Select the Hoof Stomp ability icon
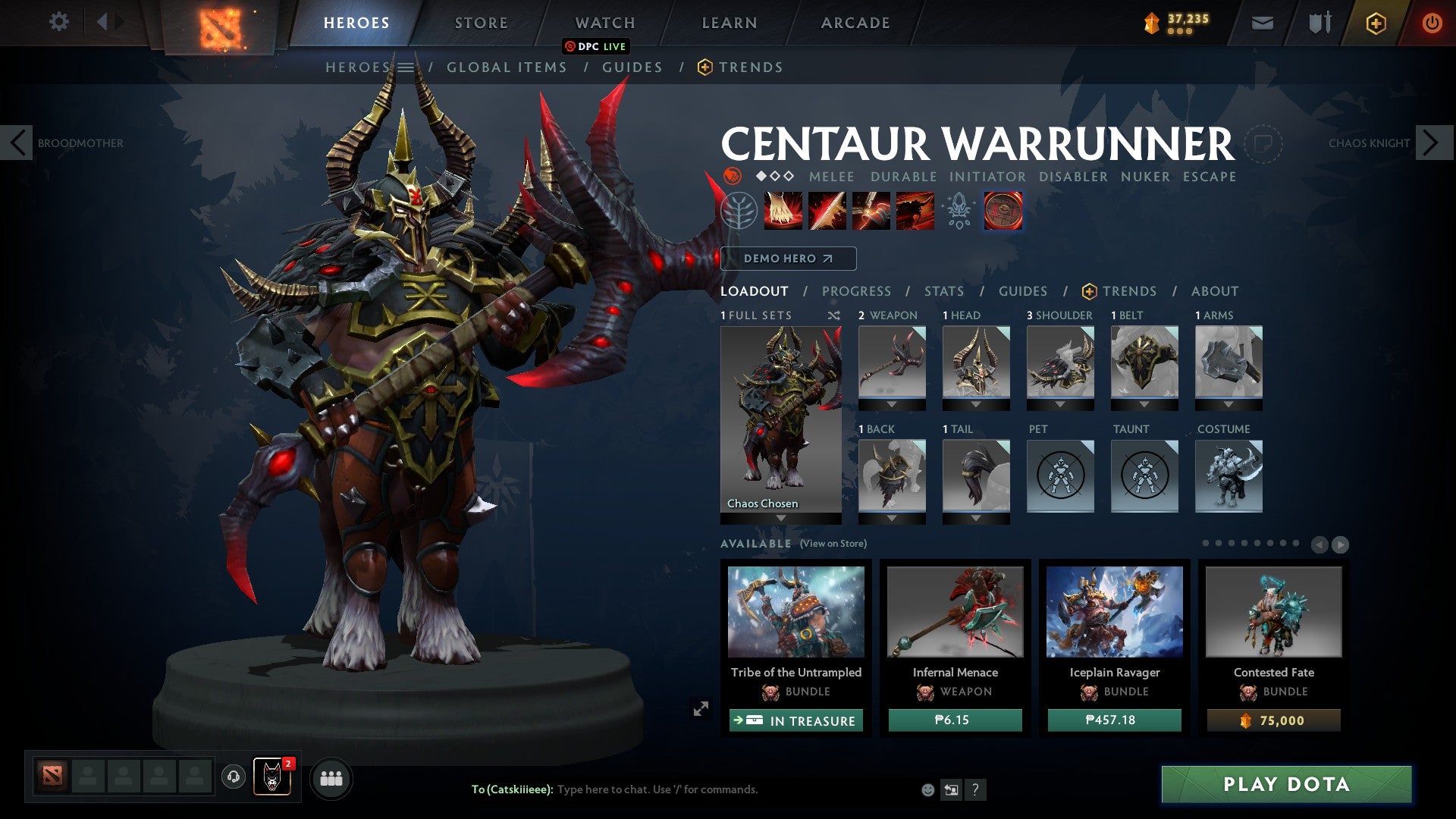The image size is (1456, 819). pos(784,212)
